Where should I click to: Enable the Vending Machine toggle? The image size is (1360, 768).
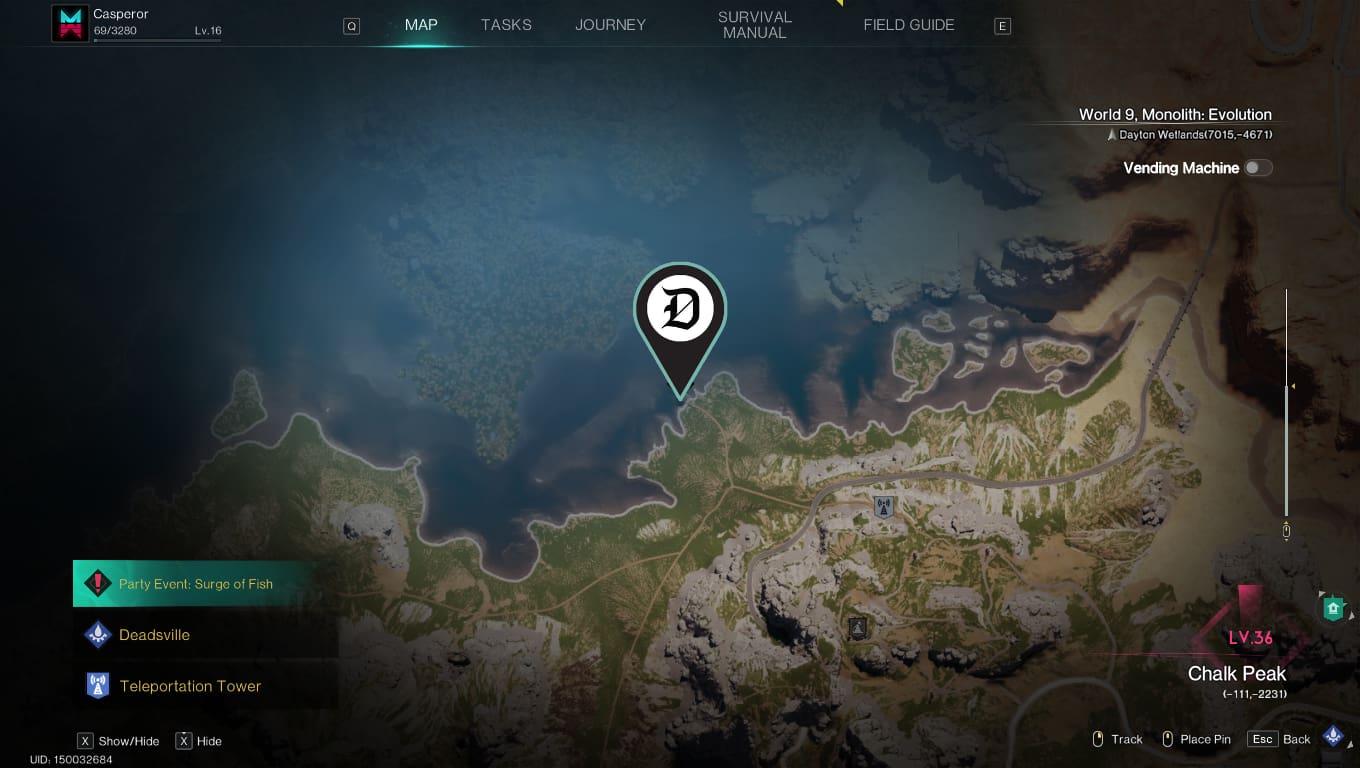[x=1259, y=167]
